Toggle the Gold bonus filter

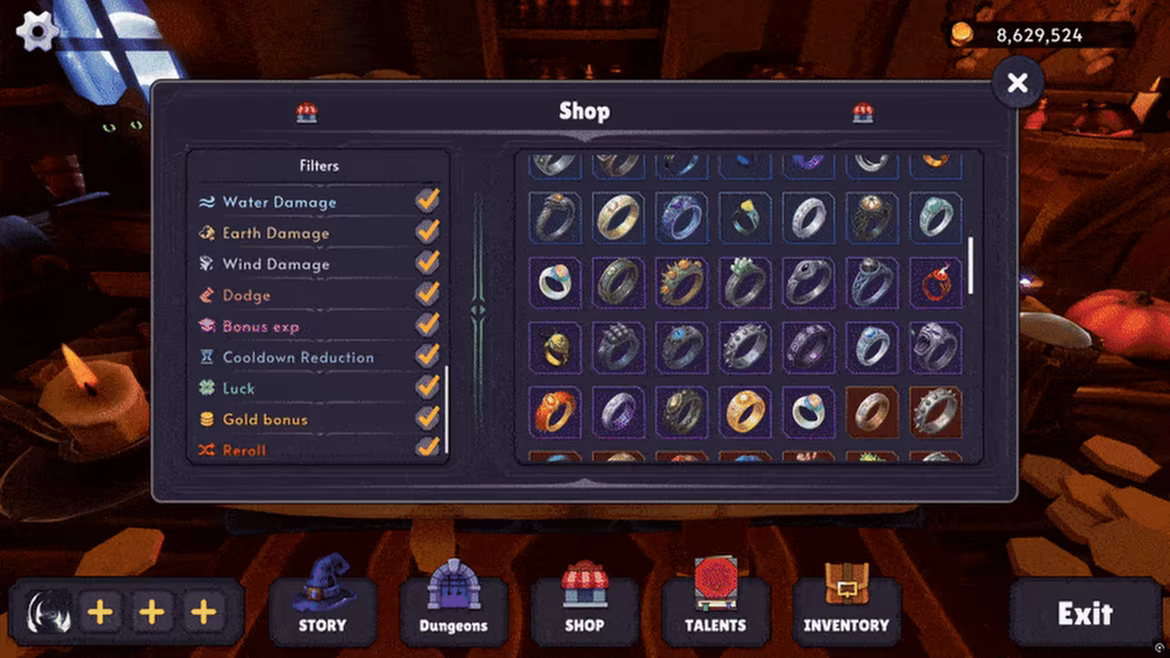(x=428, y=418)
